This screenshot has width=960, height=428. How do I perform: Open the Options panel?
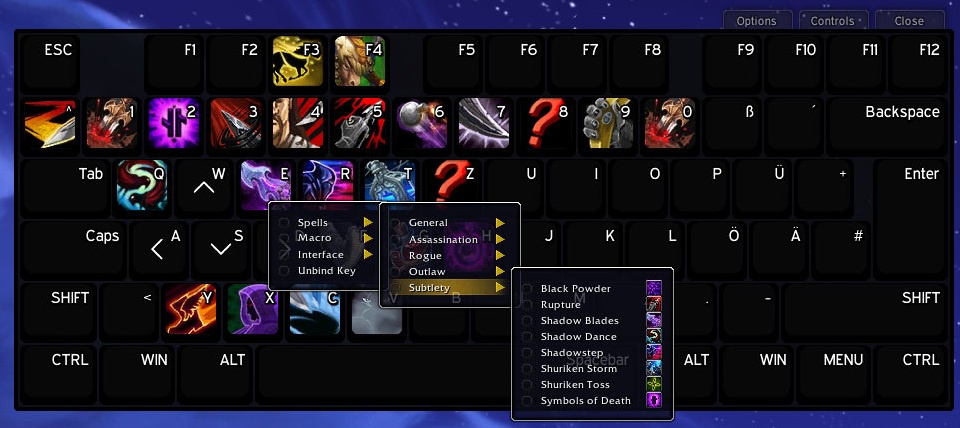click(x=756, y=21)
